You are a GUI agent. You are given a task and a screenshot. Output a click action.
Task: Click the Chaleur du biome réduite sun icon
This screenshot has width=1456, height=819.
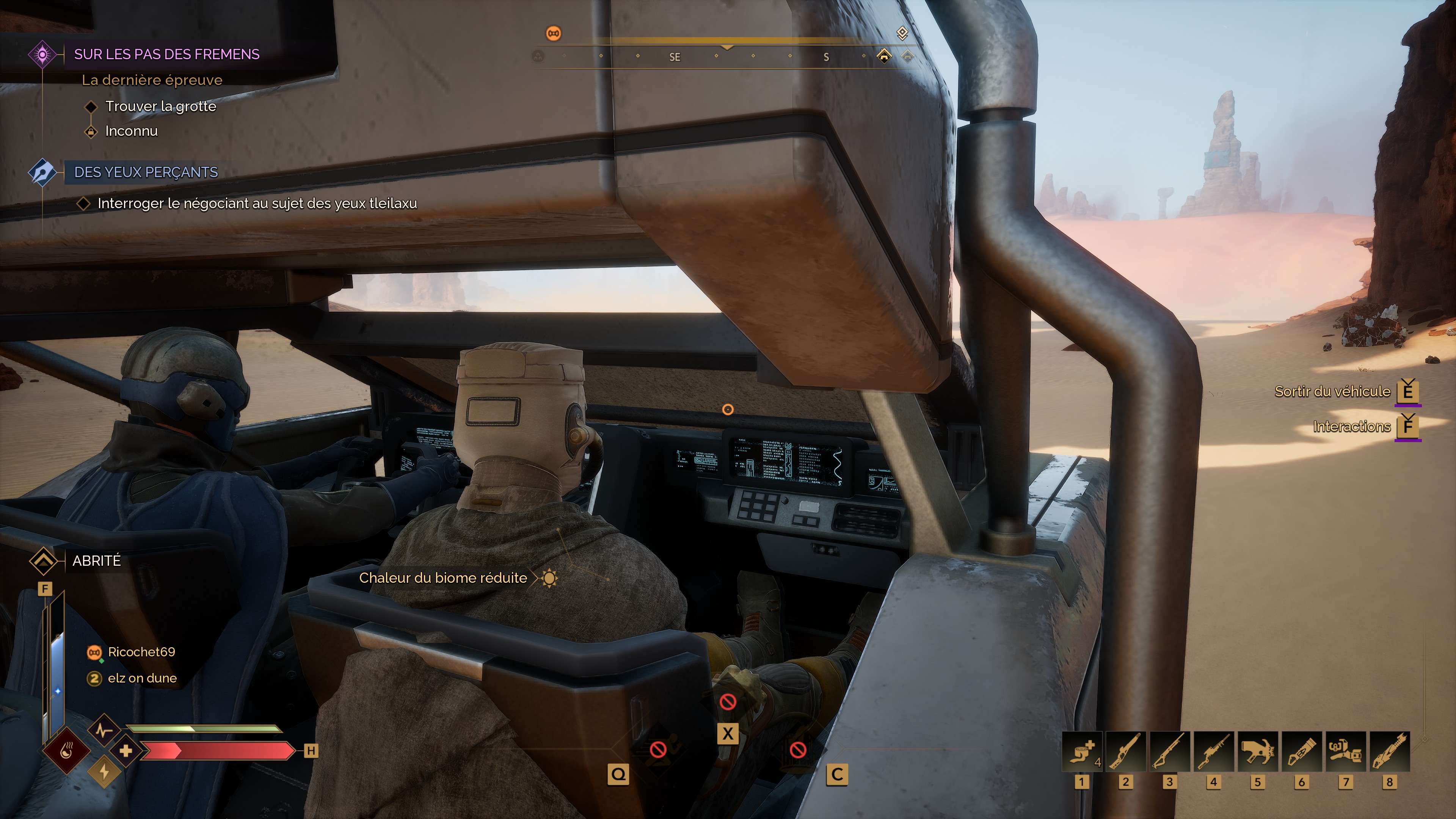coord(549,578)
